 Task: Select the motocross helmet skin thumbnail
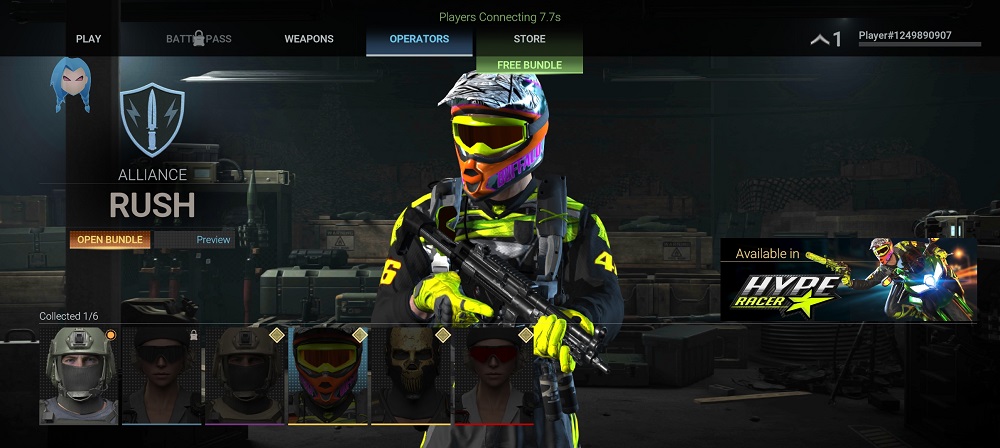click(x=328, y=375)
